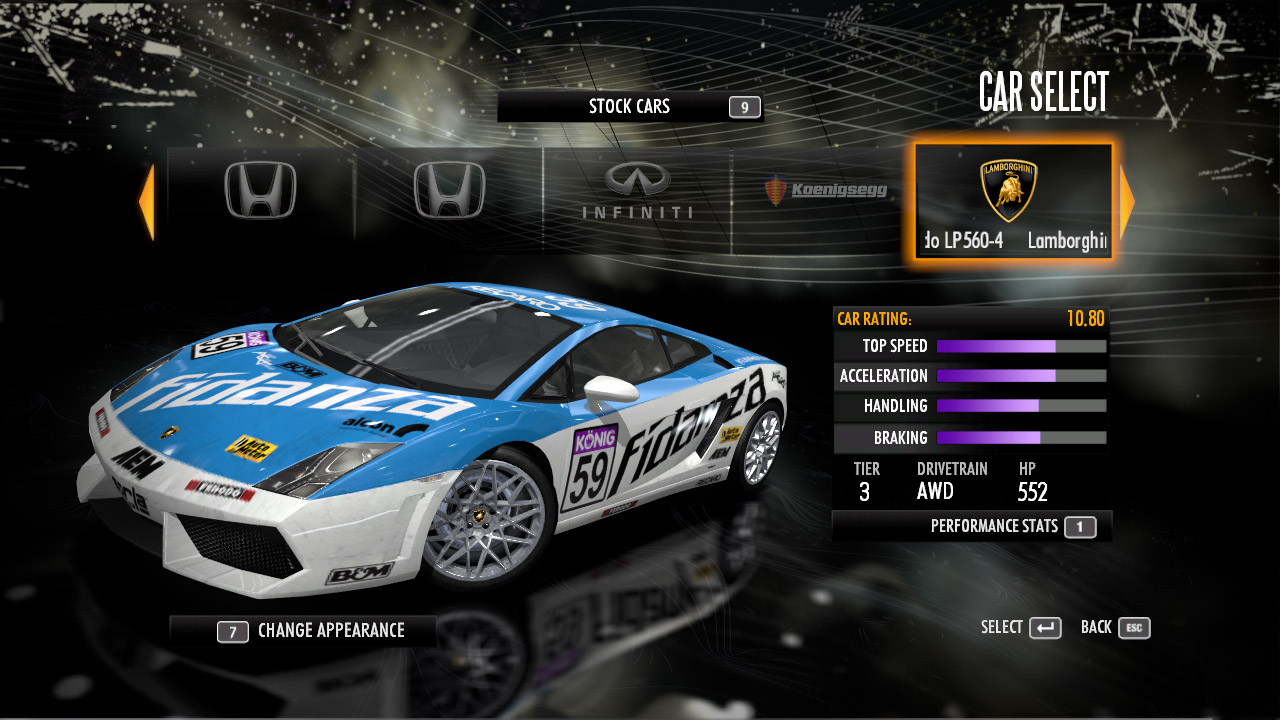This screenshot has height=720, width=1280.
Task: Open the Stock Cars category selector
Action: click(630, 107)
